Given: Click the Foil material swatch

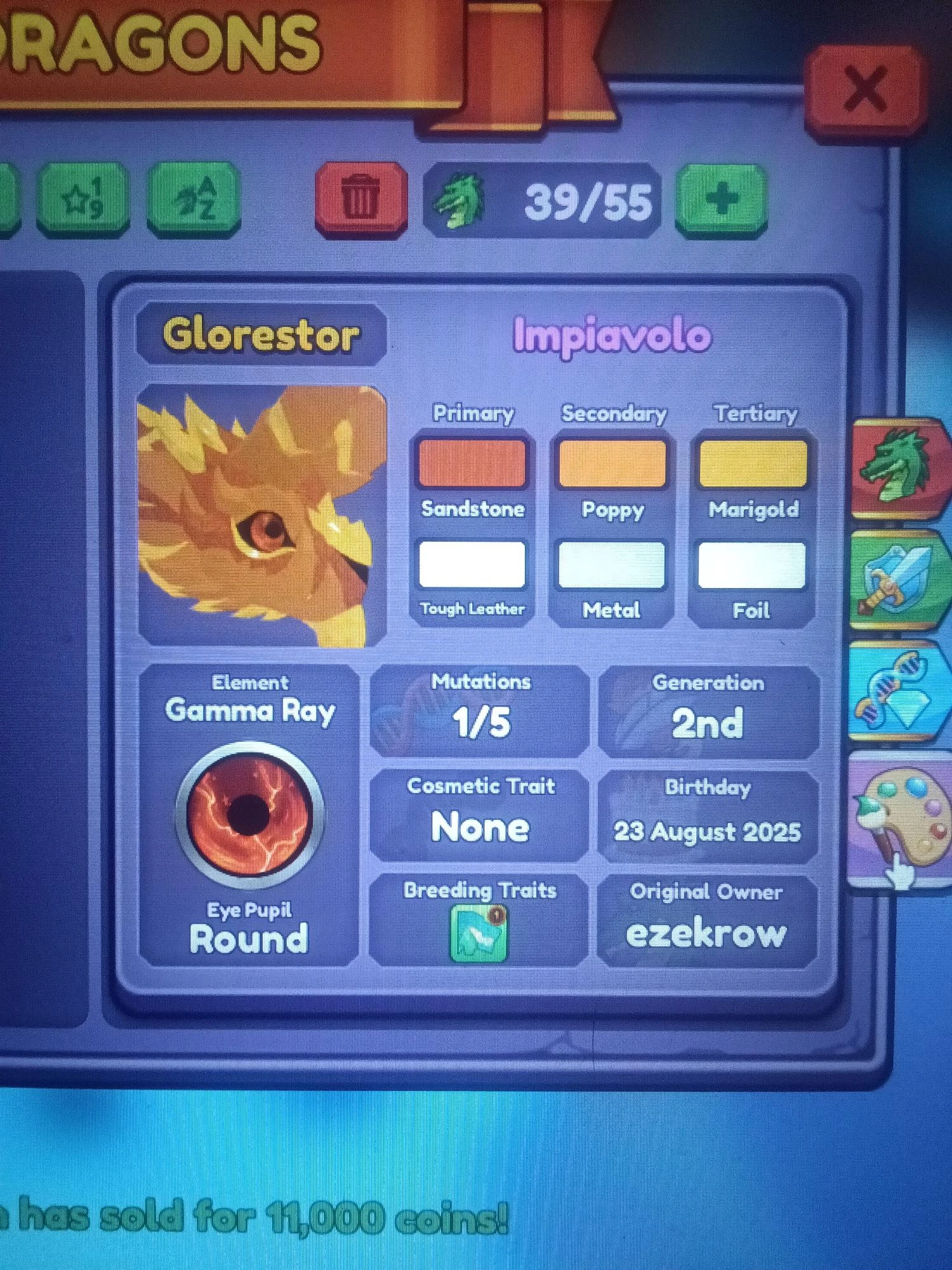Looking at the screenshot, I should click(753, 565).
